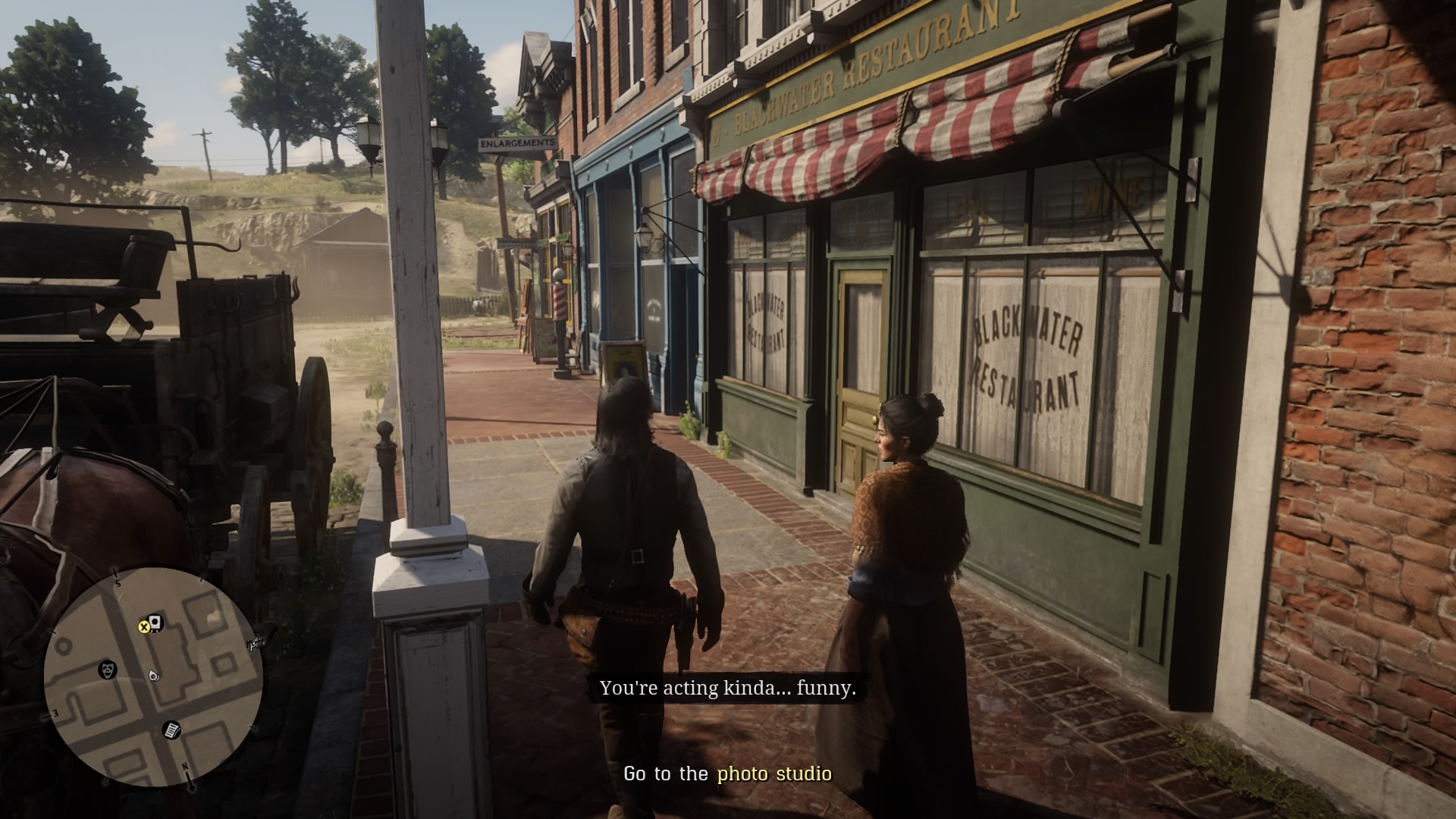The width and height of the screenshot is (1456, 819).
Task: Click the S compass marker on the minimap
Action: point(118,582)
